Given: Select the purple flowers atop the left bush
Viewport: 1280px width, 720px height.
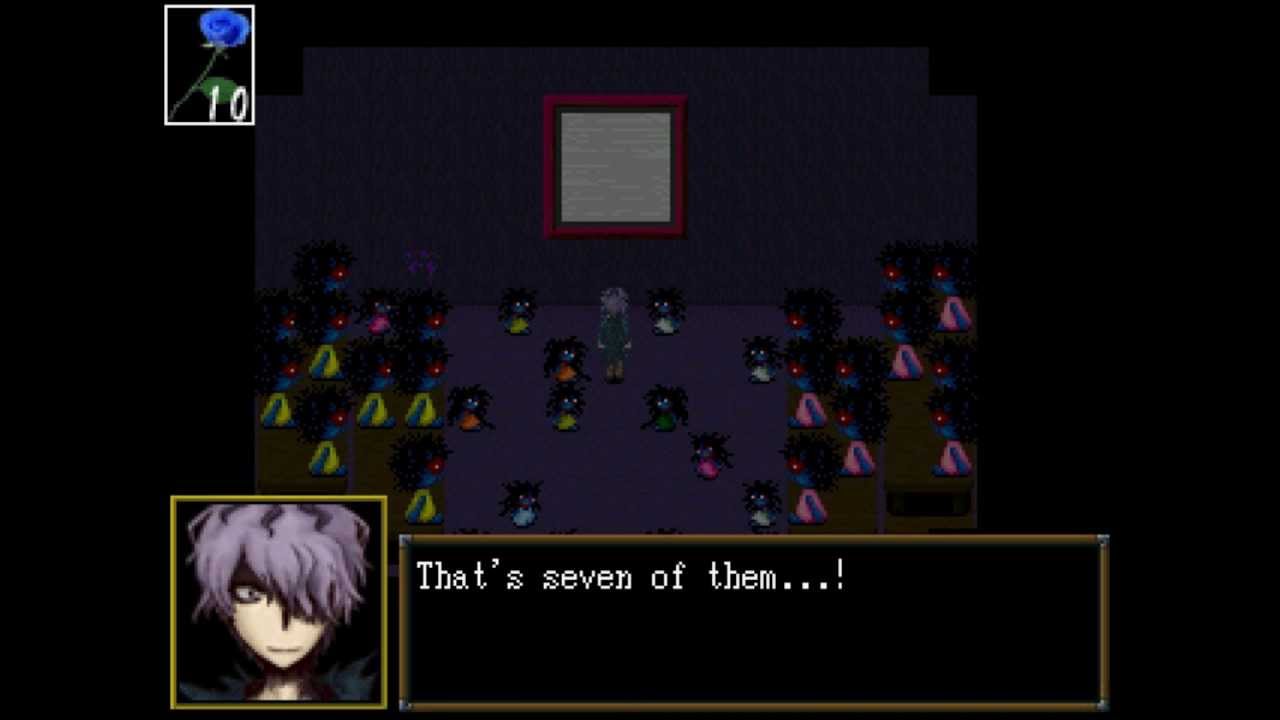Looking at the screenshot, I should pyautogui.click(x=420, y=259).
